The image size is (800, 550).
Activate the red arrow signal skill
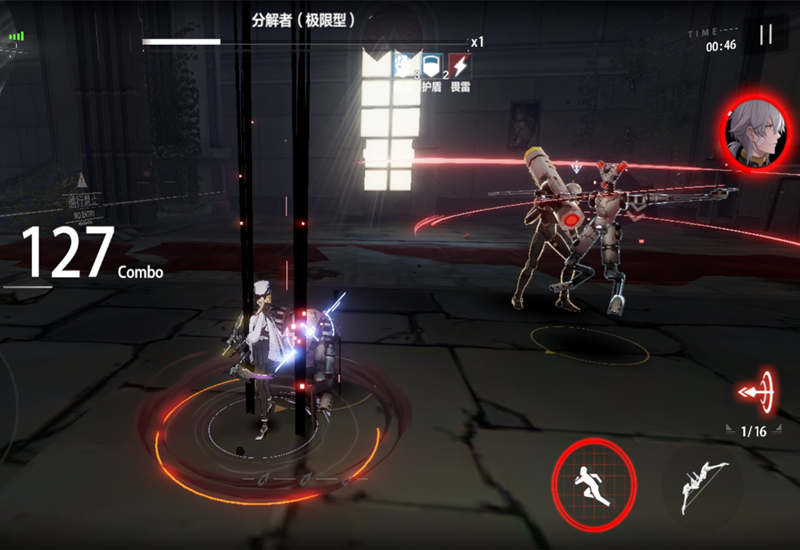click(759, 392)
